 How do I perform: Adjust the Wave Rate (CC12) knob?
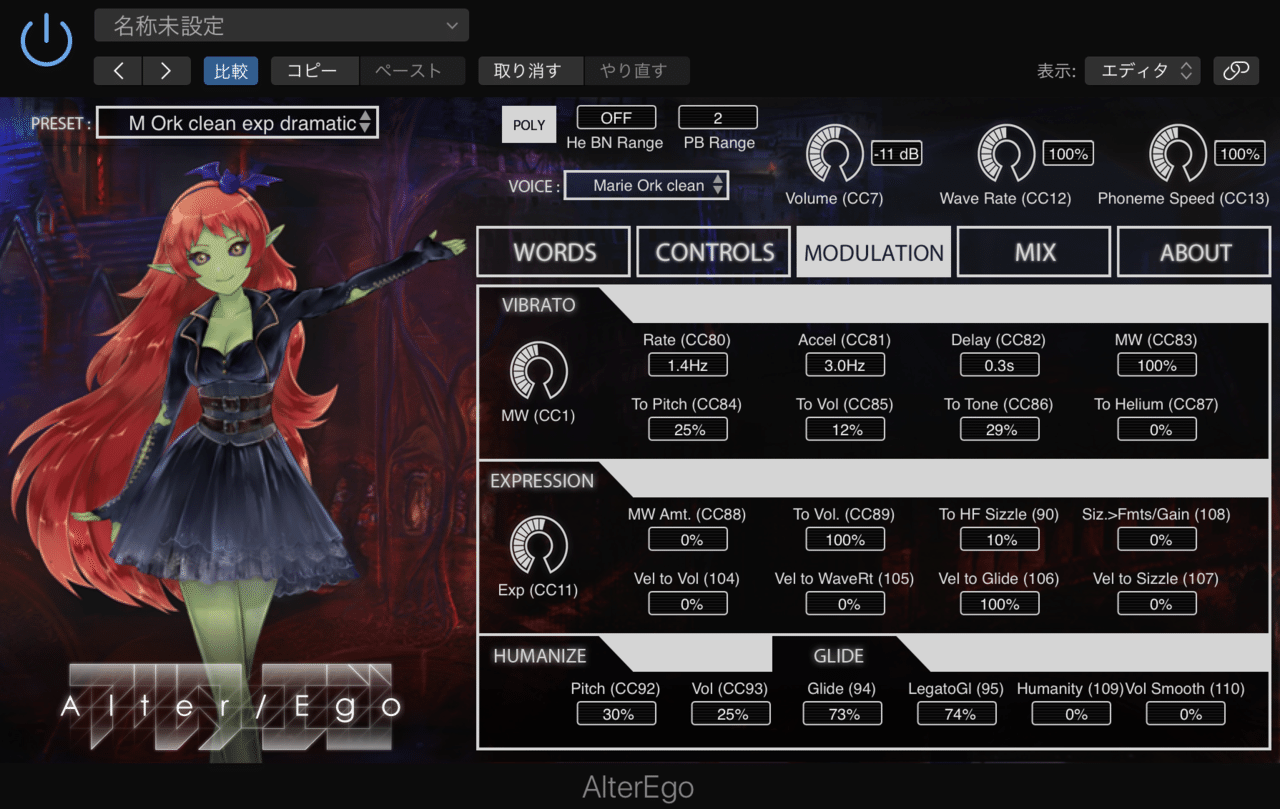(x=1006, y=153)
